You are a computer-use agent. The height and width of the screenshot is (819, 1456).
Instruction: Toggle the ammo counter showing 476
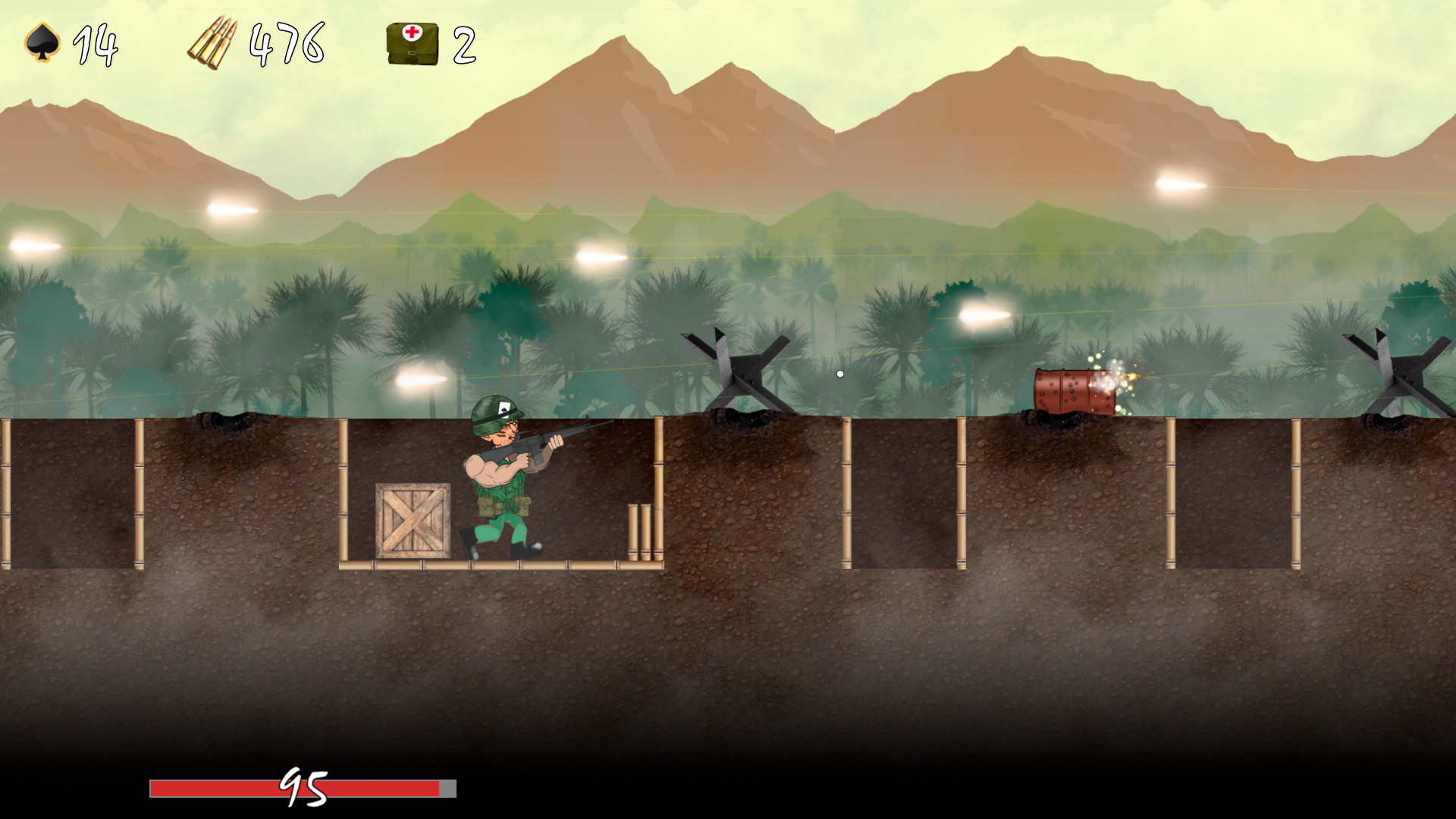pos(288,45)
